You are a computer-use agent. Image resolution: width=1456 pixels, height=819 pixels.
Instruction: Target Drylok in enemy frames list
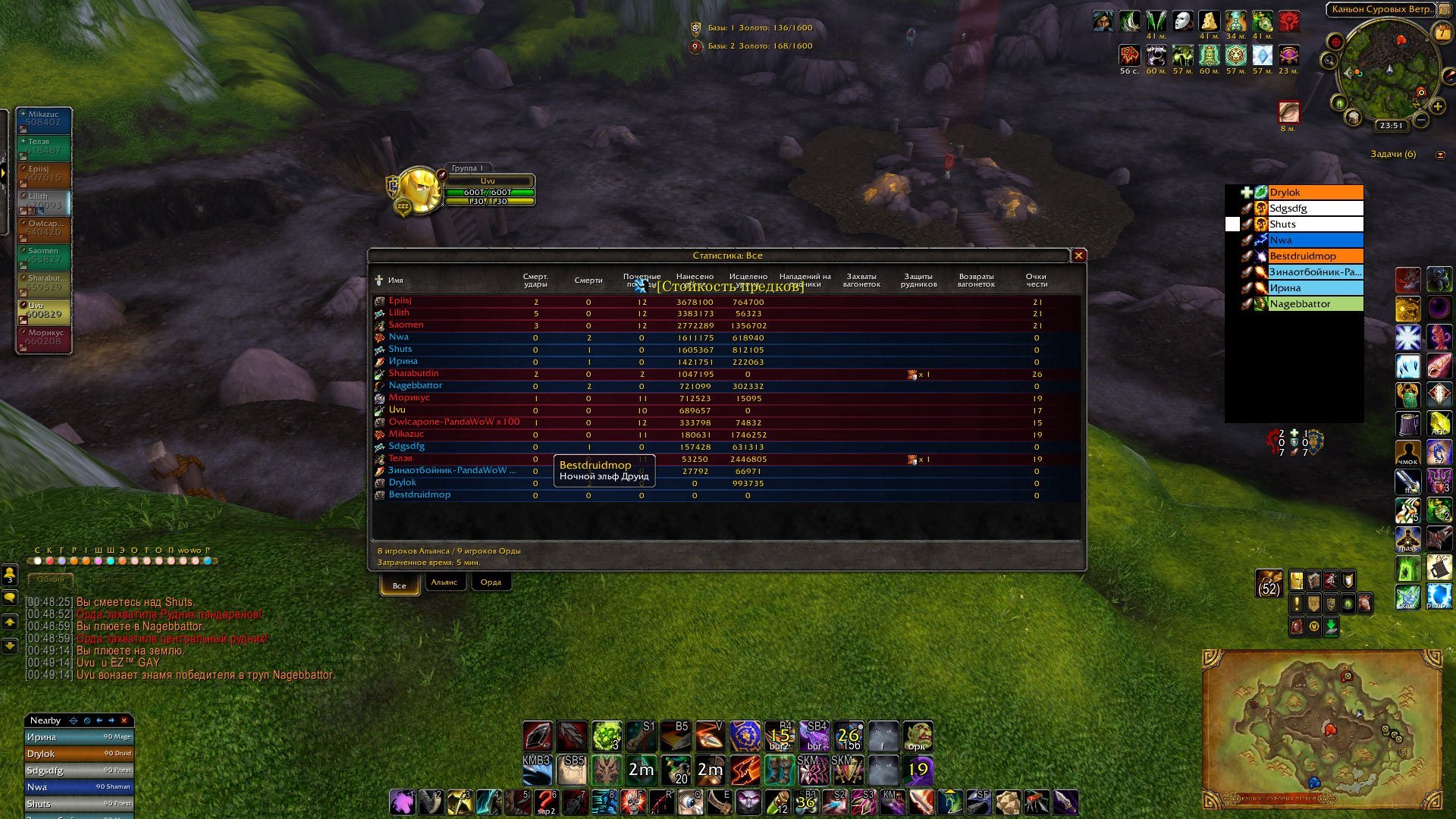click(1315, 193)
